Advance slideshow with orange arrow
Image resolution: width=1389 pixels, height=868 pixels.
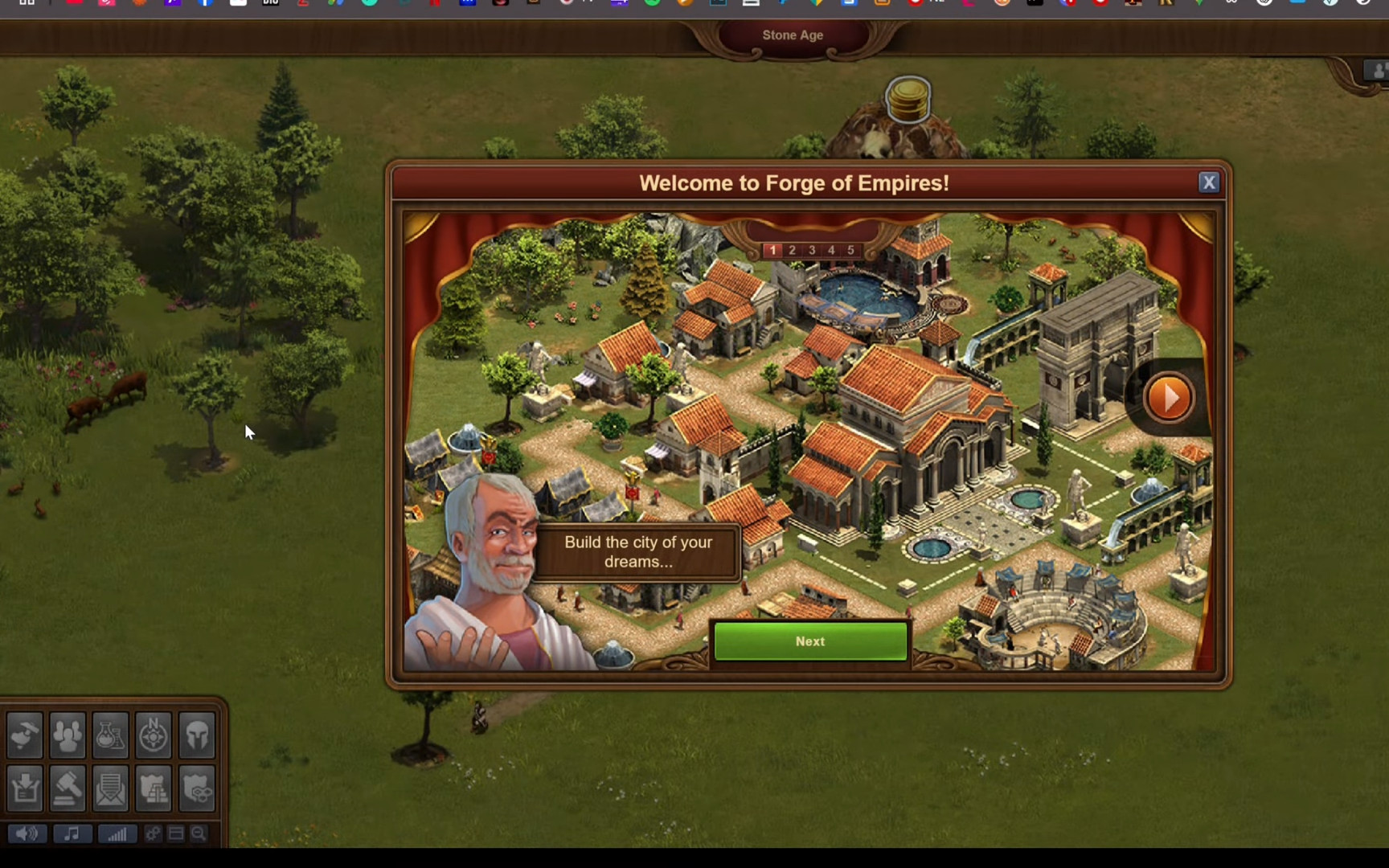coord(1170,397)
